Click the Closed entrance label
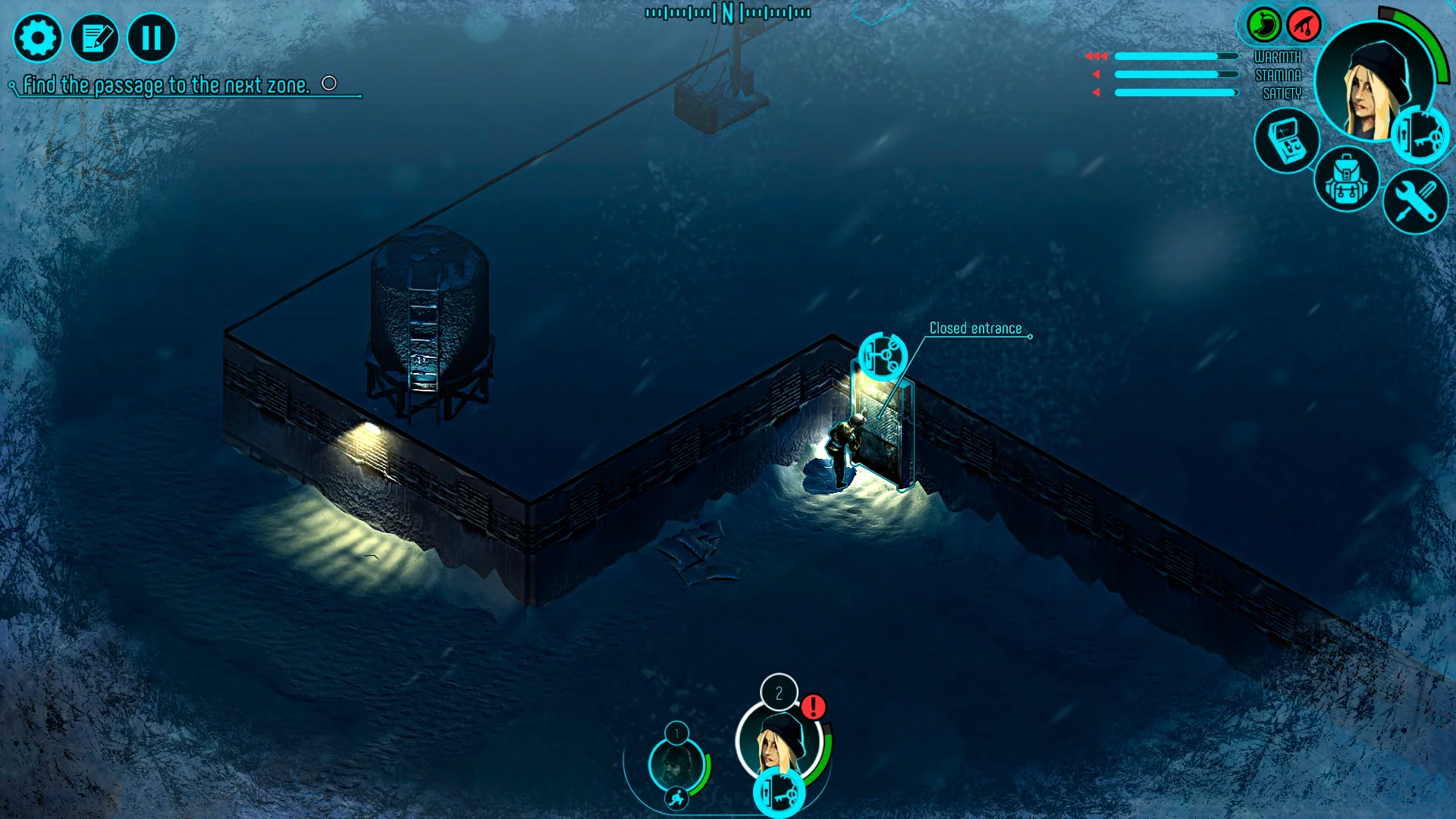Image resolution: width=1456 pixels, height=819 pixels. [975, 328]
